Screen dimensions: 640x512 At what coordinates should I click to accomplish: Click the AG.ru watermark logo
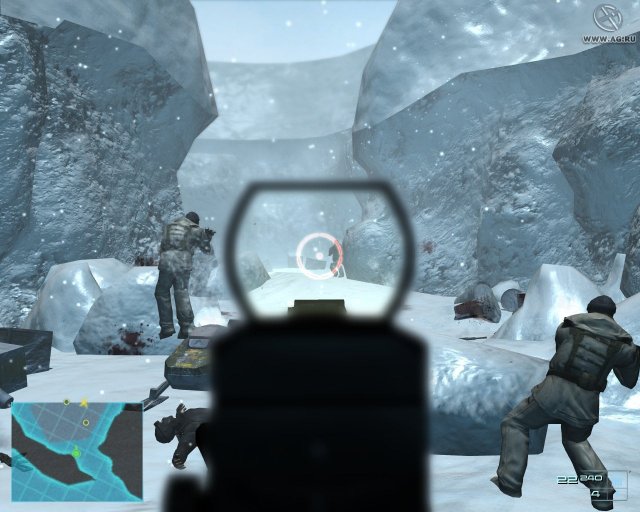[x=606, y=17]
